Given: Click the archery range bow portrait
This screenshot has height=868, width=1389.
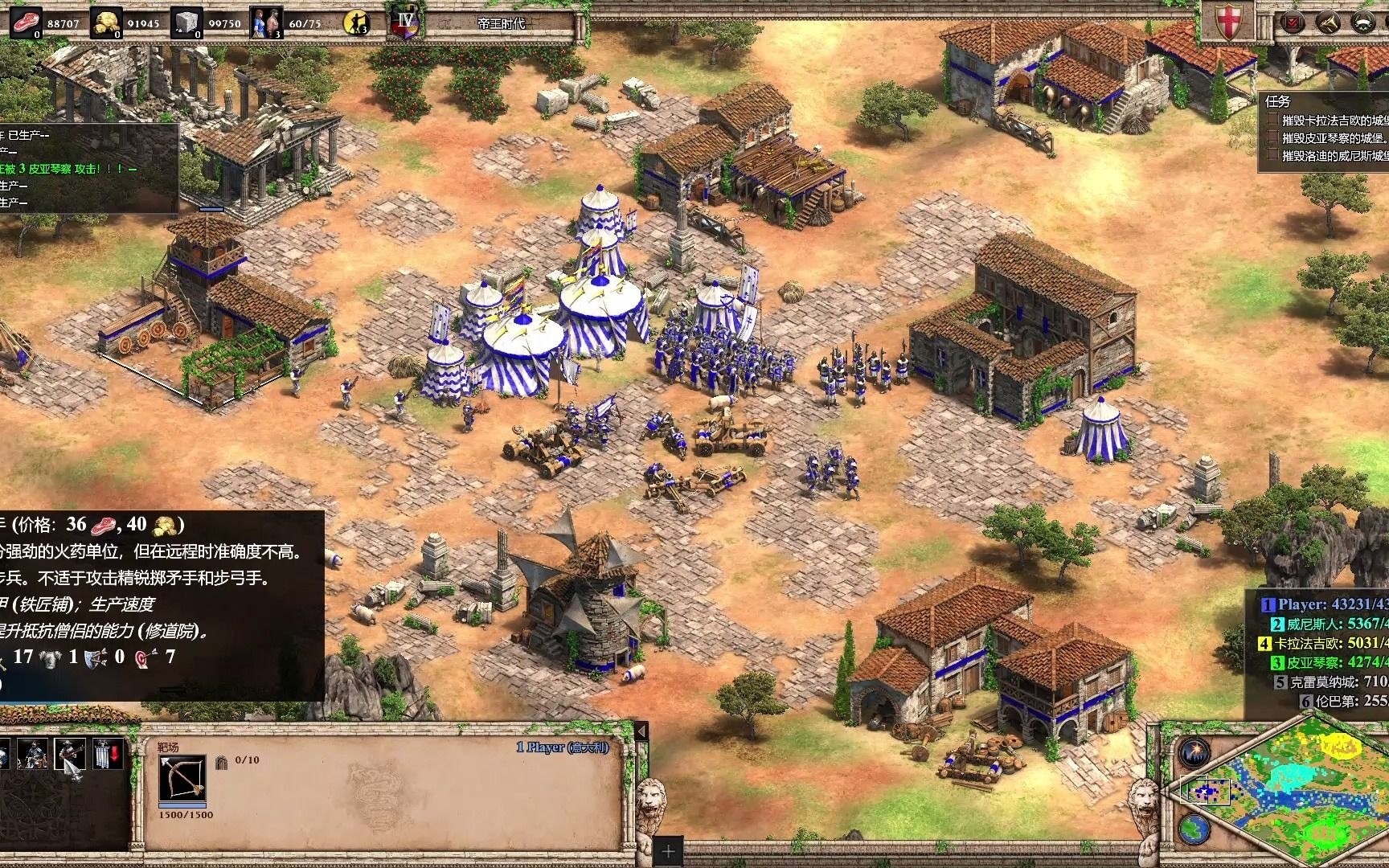Looking at the screenshot, I should [x=182, y=777].
